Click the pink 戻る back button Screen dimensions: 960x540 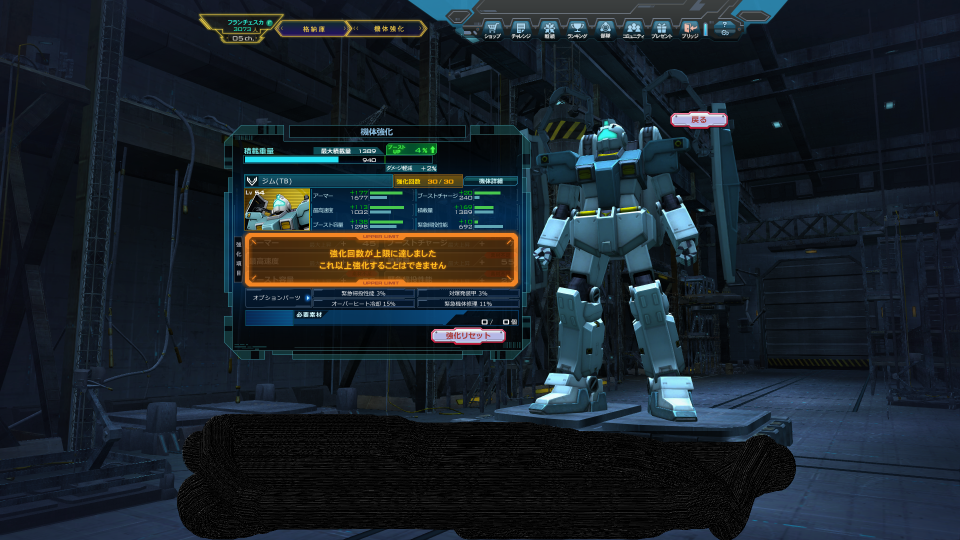tap(699, 120)
